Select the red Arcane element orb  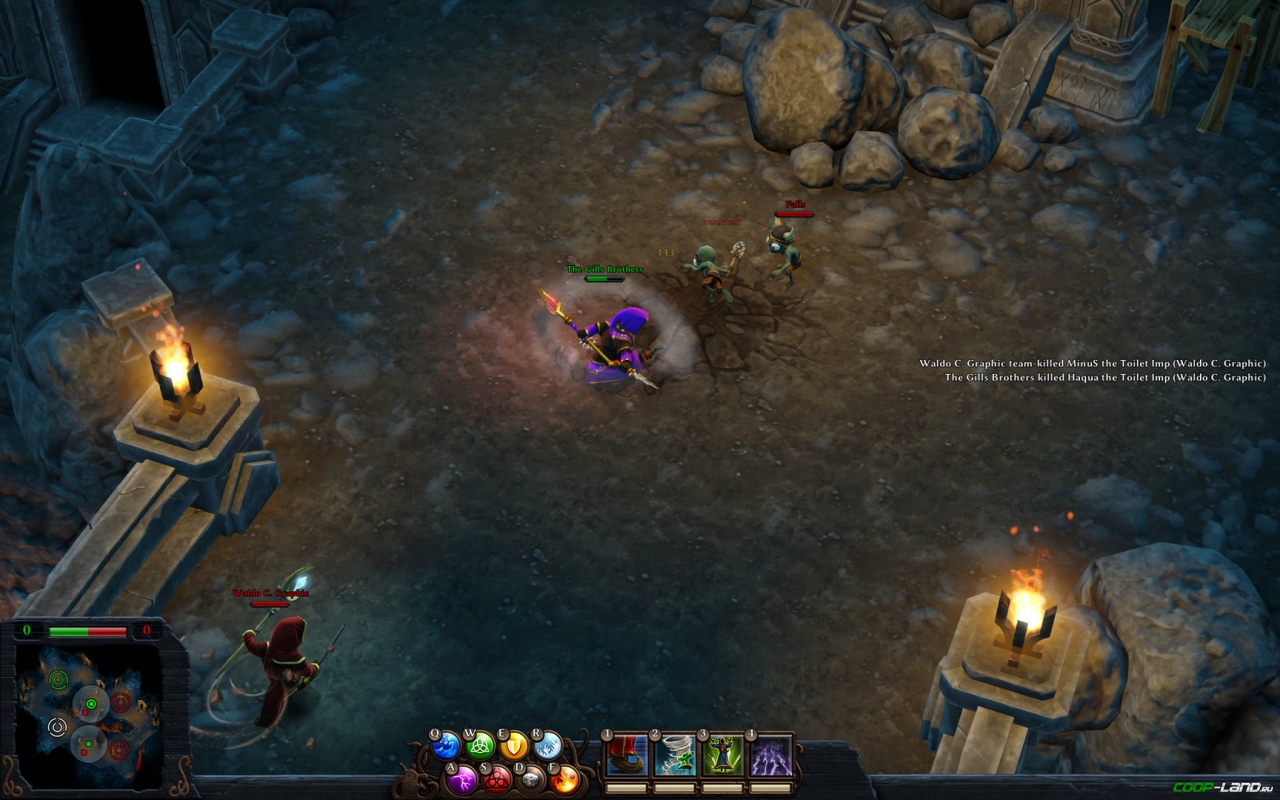pyautogui.click(x=497, y=779)
